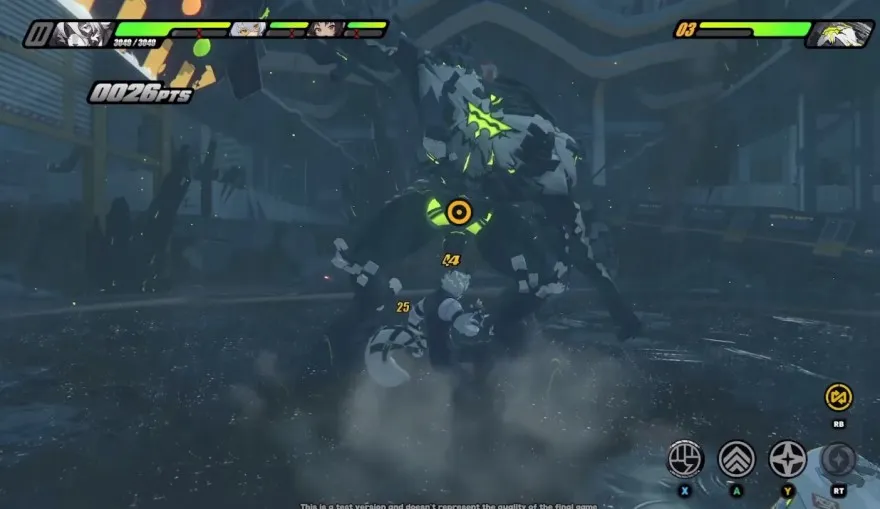
Task: Trigger the four-point star special skill
Action: click(x=787, y=458)
